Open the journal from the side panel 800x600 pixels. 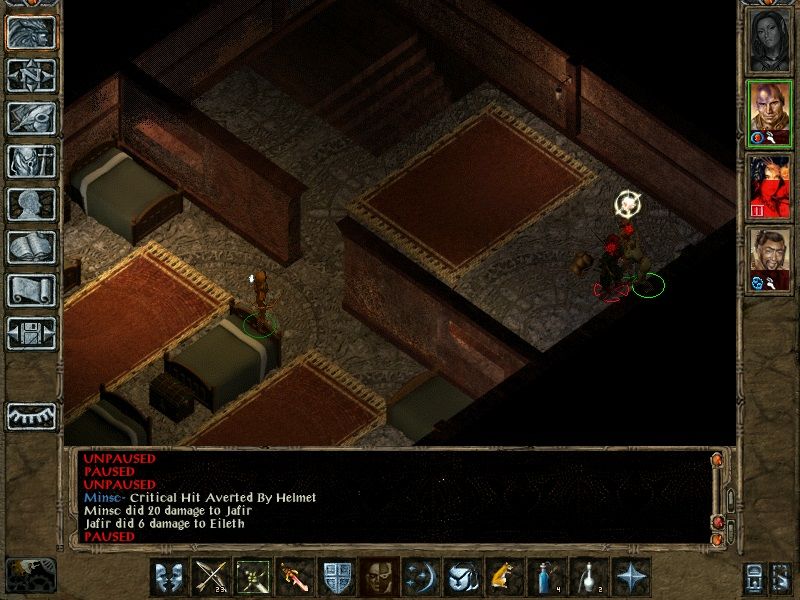coord(32,118)
